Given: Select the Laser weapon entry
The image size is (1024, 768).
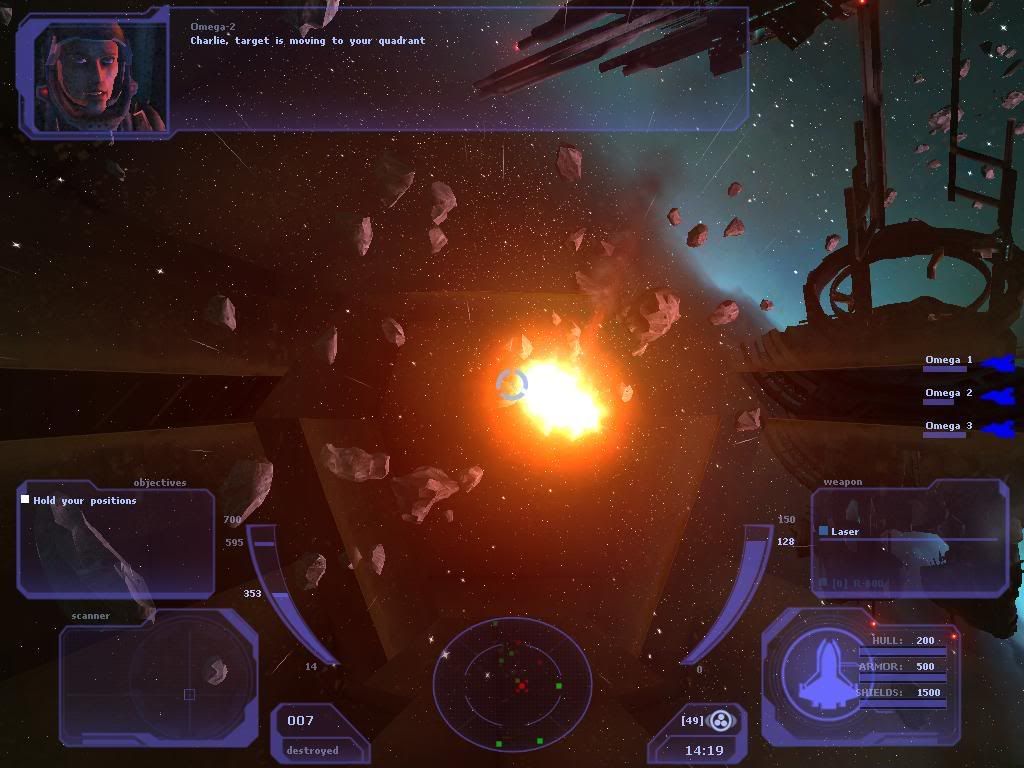Looking at the screenshot, I should (x=845, y=532).
